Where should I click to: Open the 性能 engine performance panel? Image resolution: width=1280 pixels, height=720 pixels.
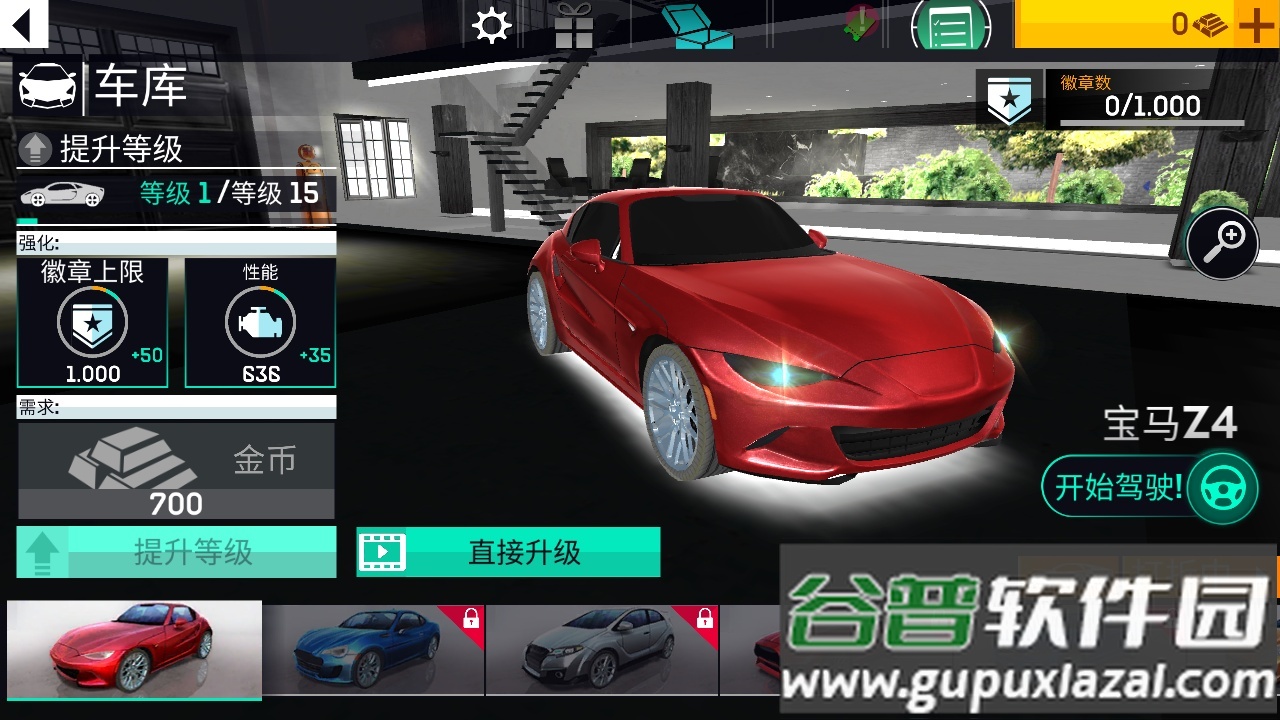[260, 320]
